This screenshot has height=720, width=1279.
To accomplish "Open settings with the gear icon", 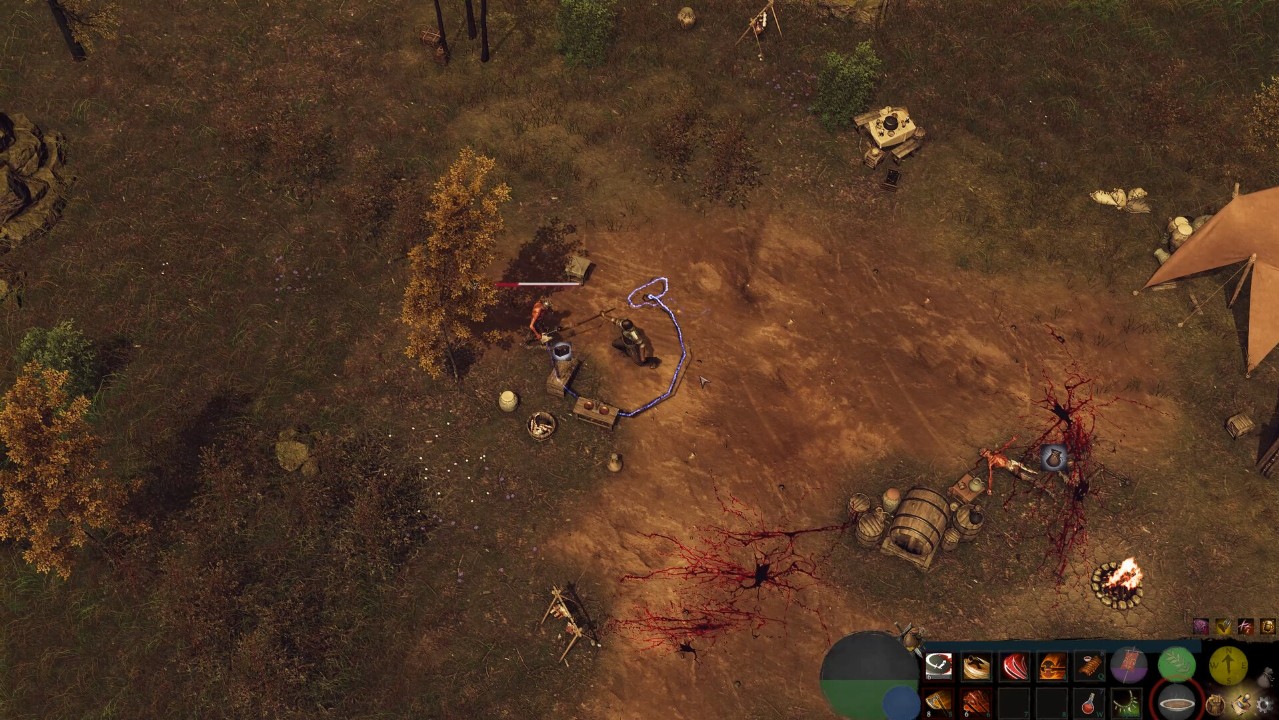I will pyautogui.click(x=1266, y=705).
